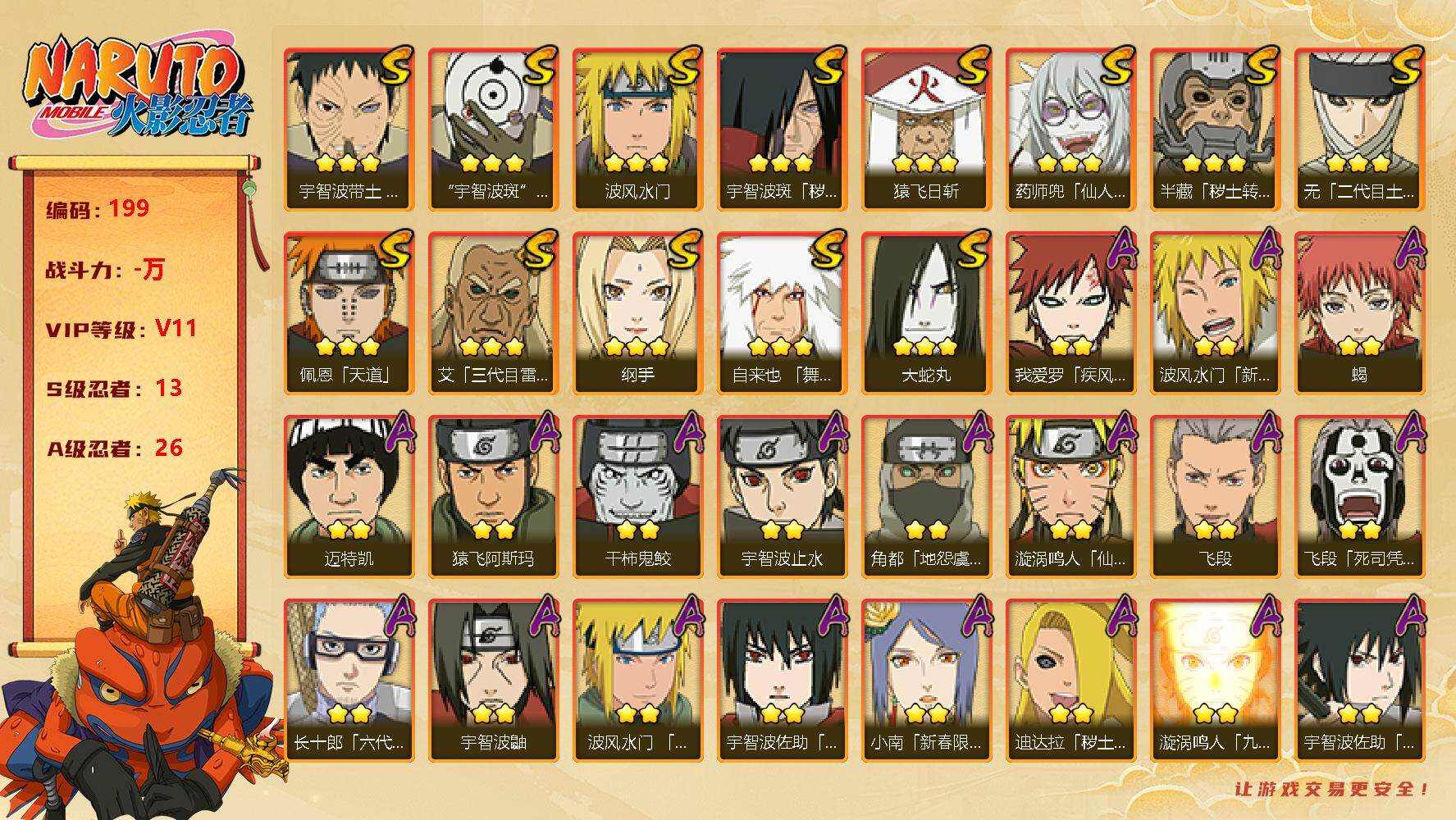Select the 角都 ninja card
The height and width of the screenshot is (820, 1456).
926,496
